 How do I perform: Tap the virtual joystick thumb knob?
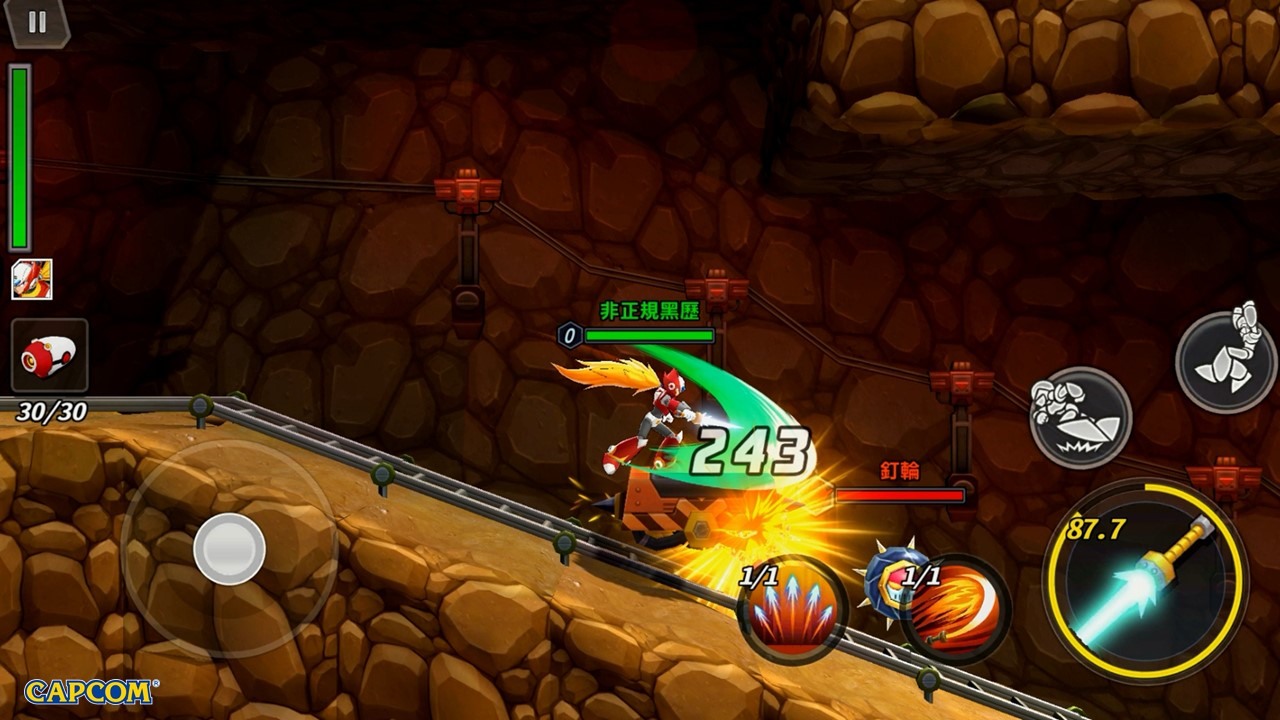tap(229, 549)
